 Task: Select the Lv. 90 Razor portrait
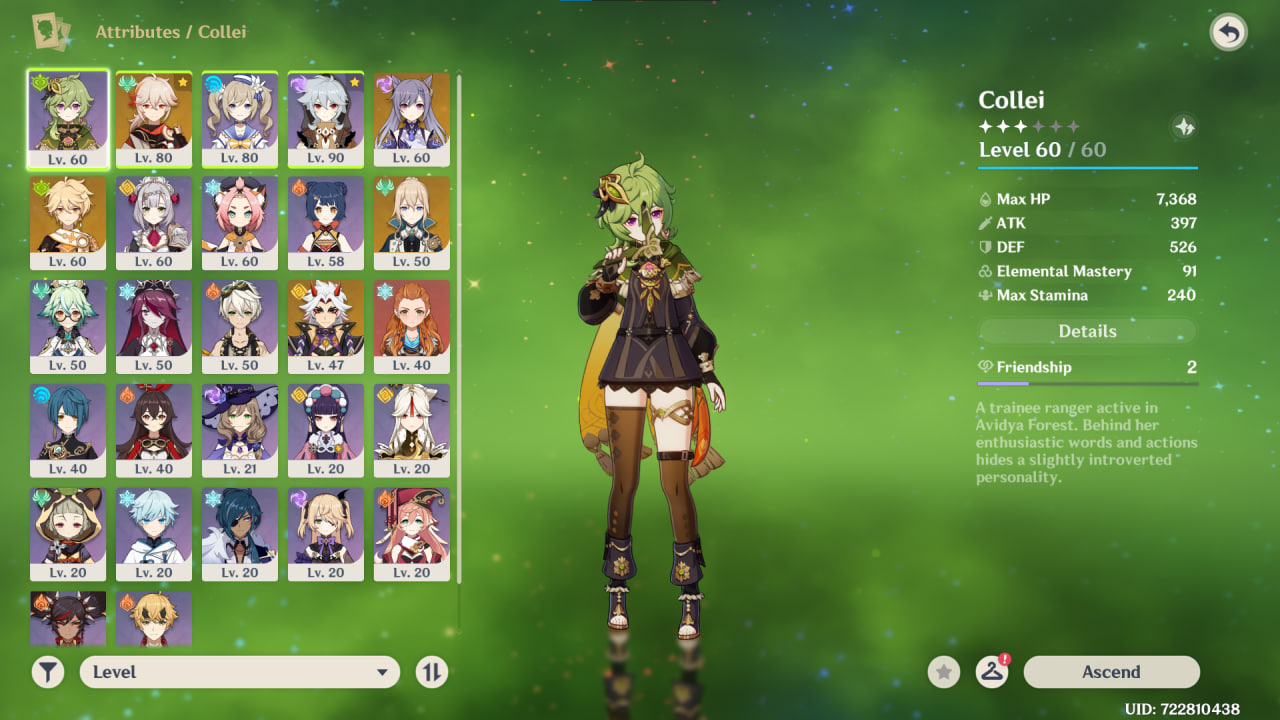326,118
